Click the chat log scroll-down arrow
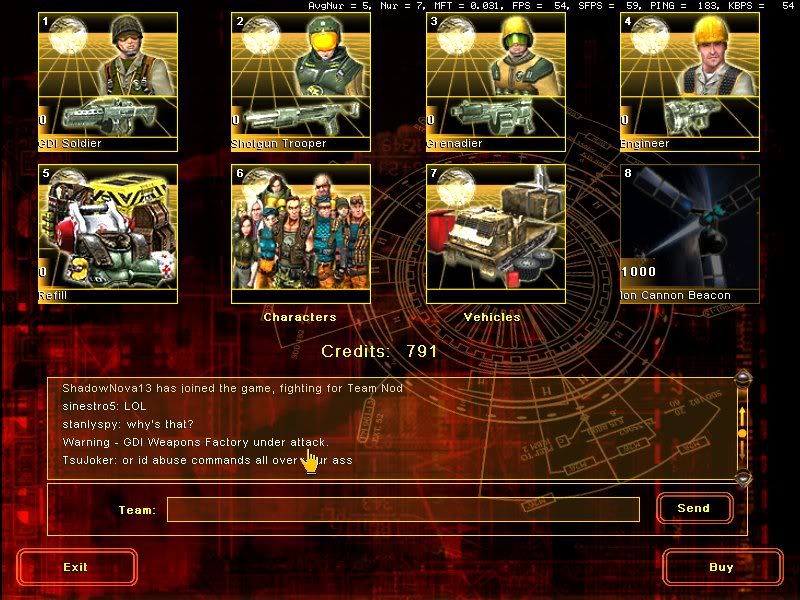The width and height of the screenshot is (800, 600). point(742,478)
